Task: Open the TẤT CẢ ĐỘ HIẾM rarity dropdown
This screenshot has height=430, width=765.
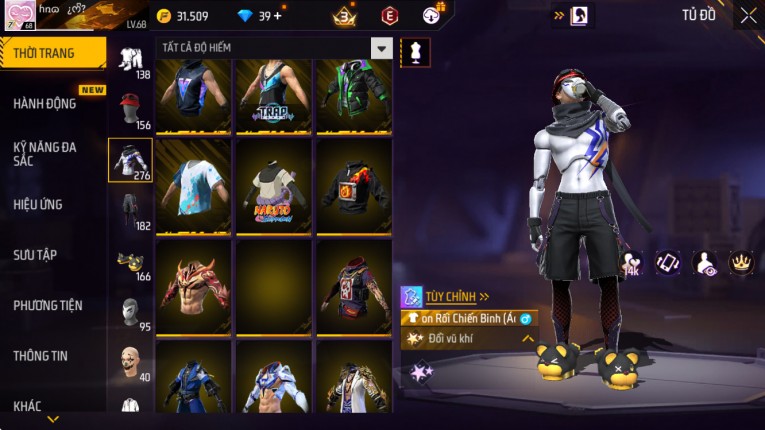Action: point(381,48)
